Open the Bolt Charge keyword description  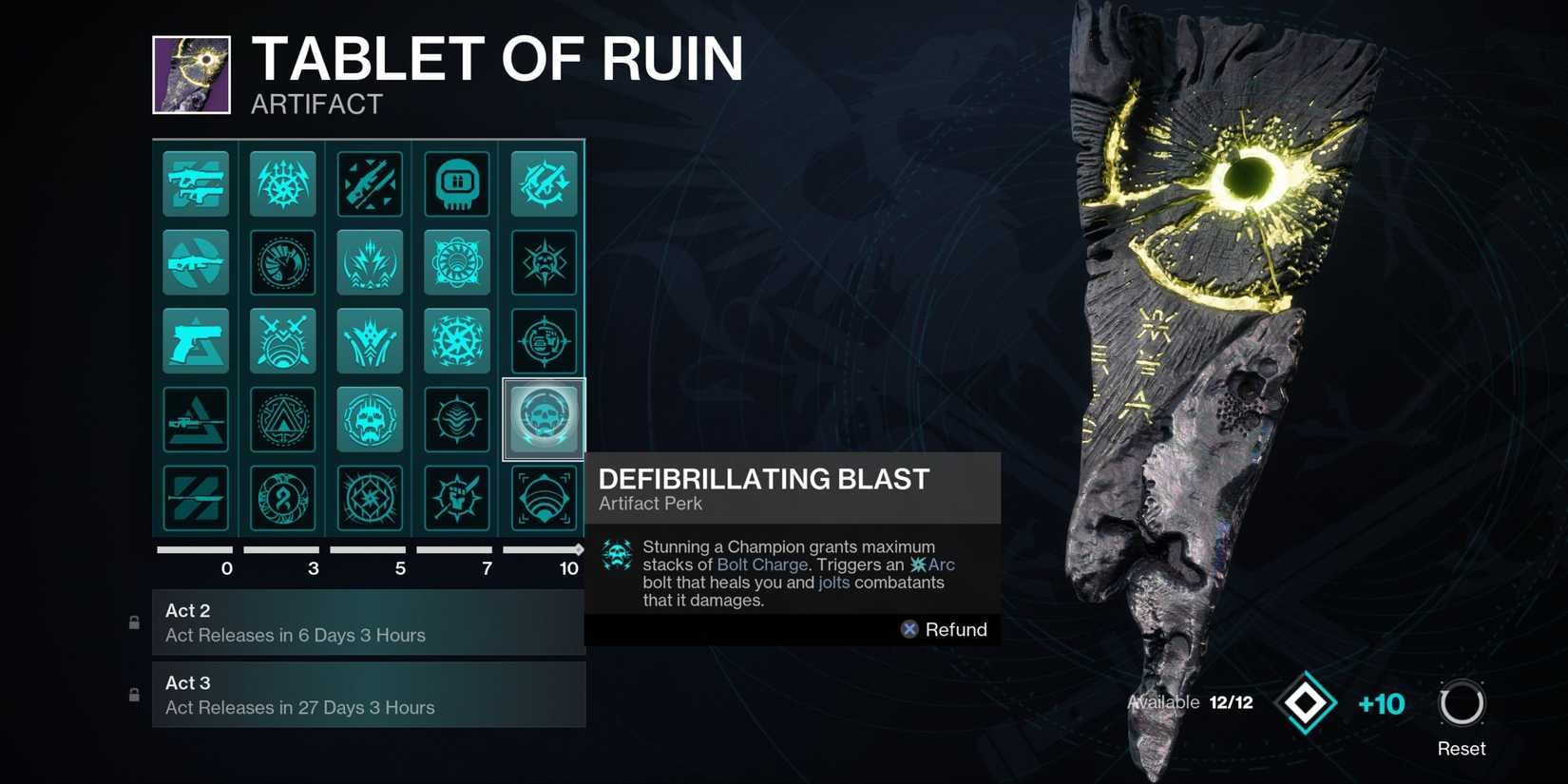click(763, 564)
